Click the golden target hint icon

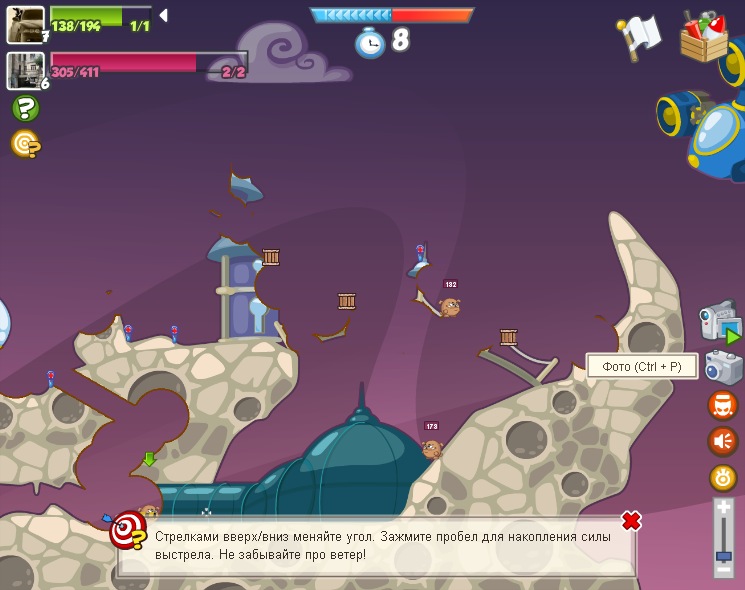[x=25, y=144]
